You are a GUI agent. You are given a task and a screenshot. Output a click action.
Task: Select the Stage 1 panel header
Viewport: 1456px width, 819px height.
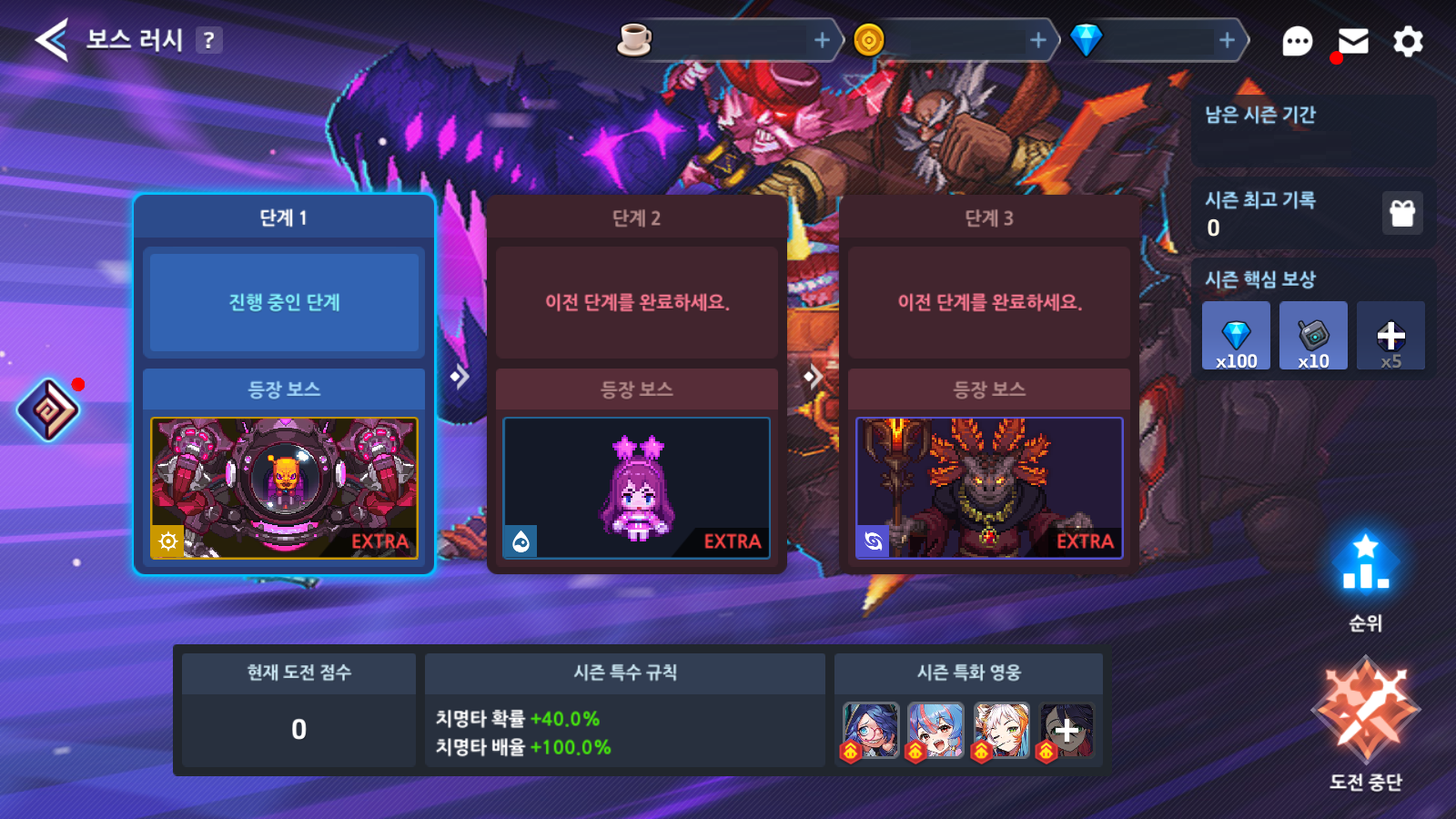pyautogui.click(x=284, y=217)
